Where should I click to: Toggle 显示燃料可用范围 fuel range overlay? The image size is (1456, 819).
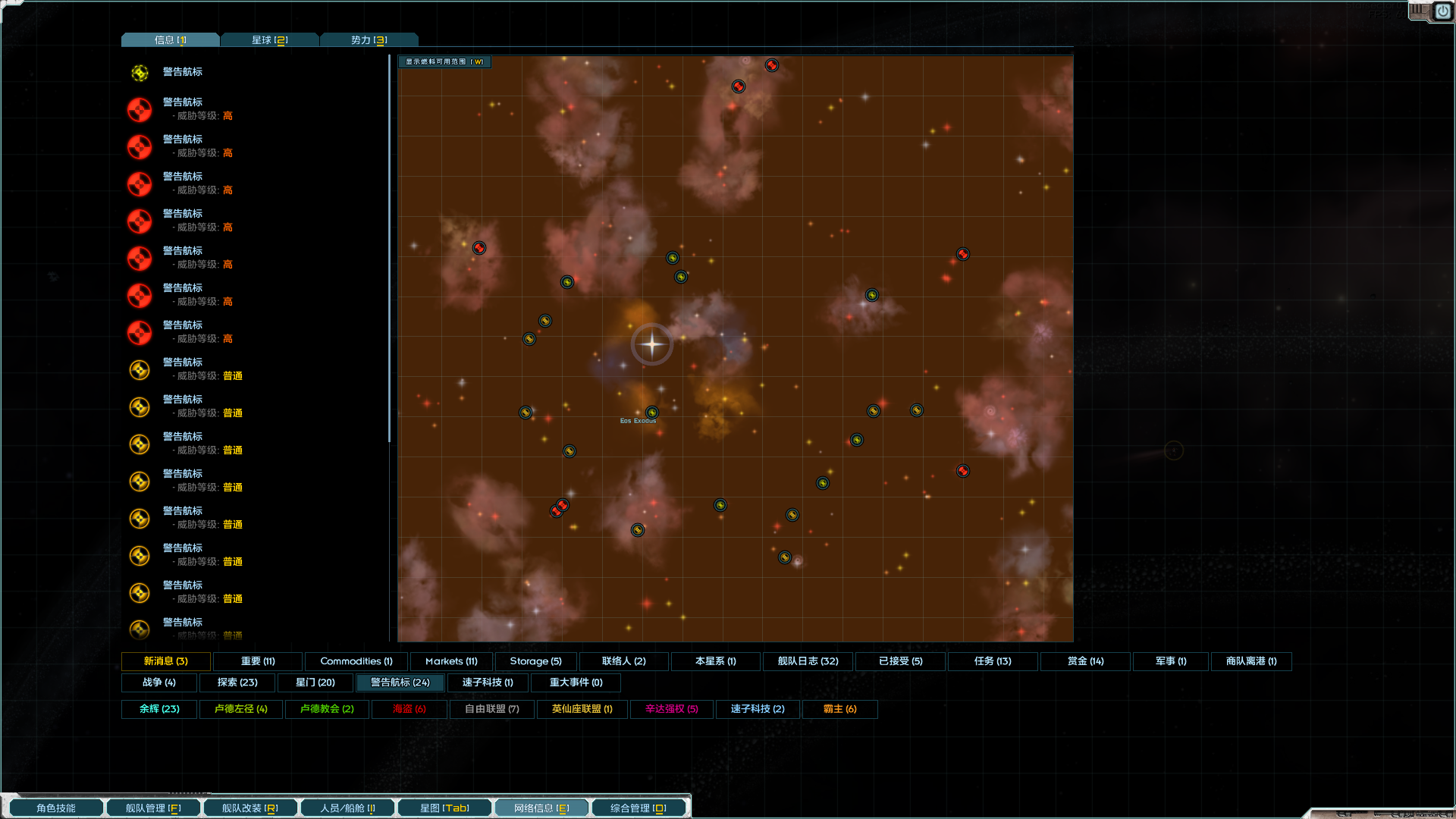pyautogui.click(x=444, y=61)
